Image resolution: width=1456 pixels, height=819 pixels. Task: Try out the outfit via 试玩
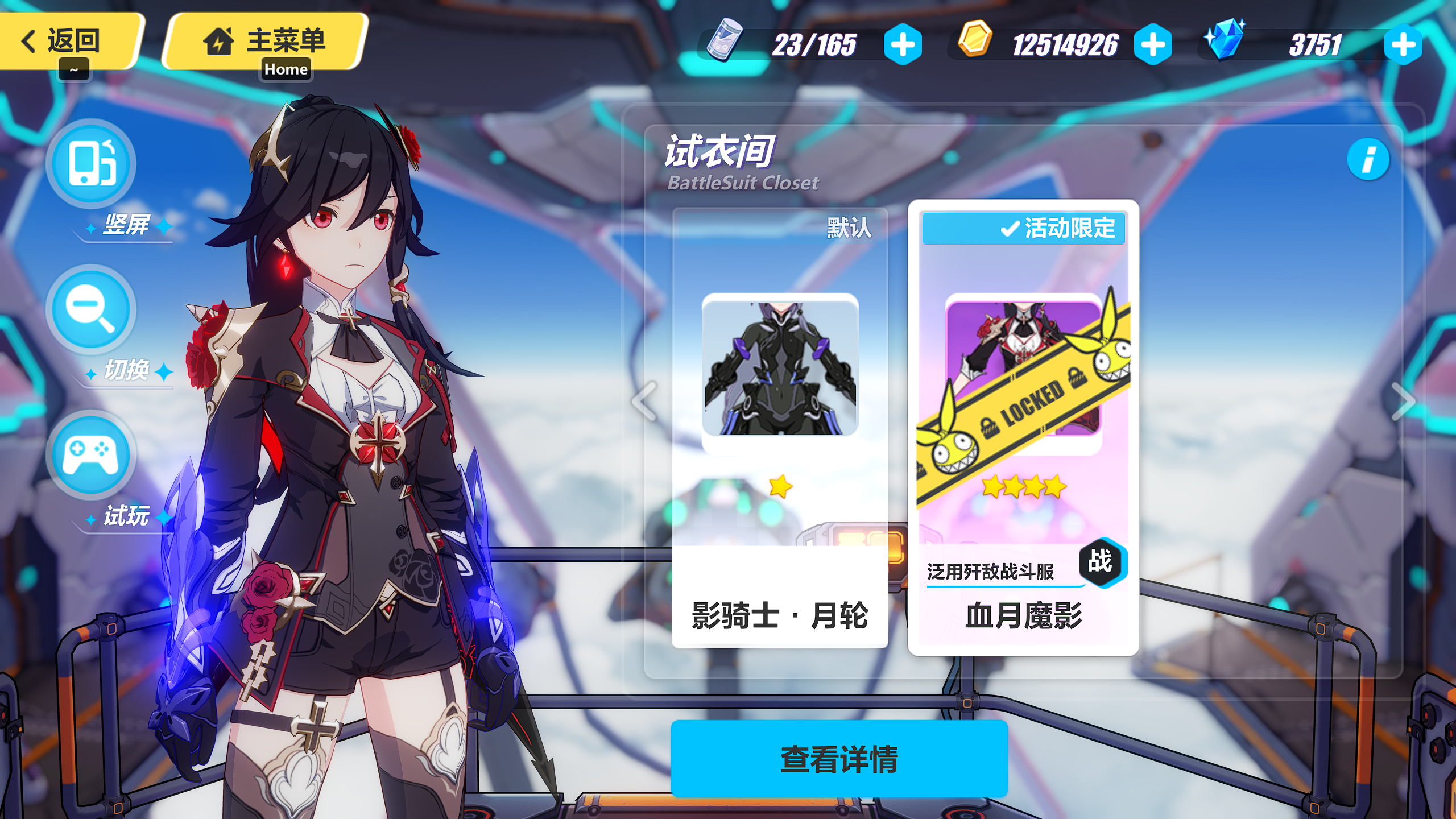[91, 455]
